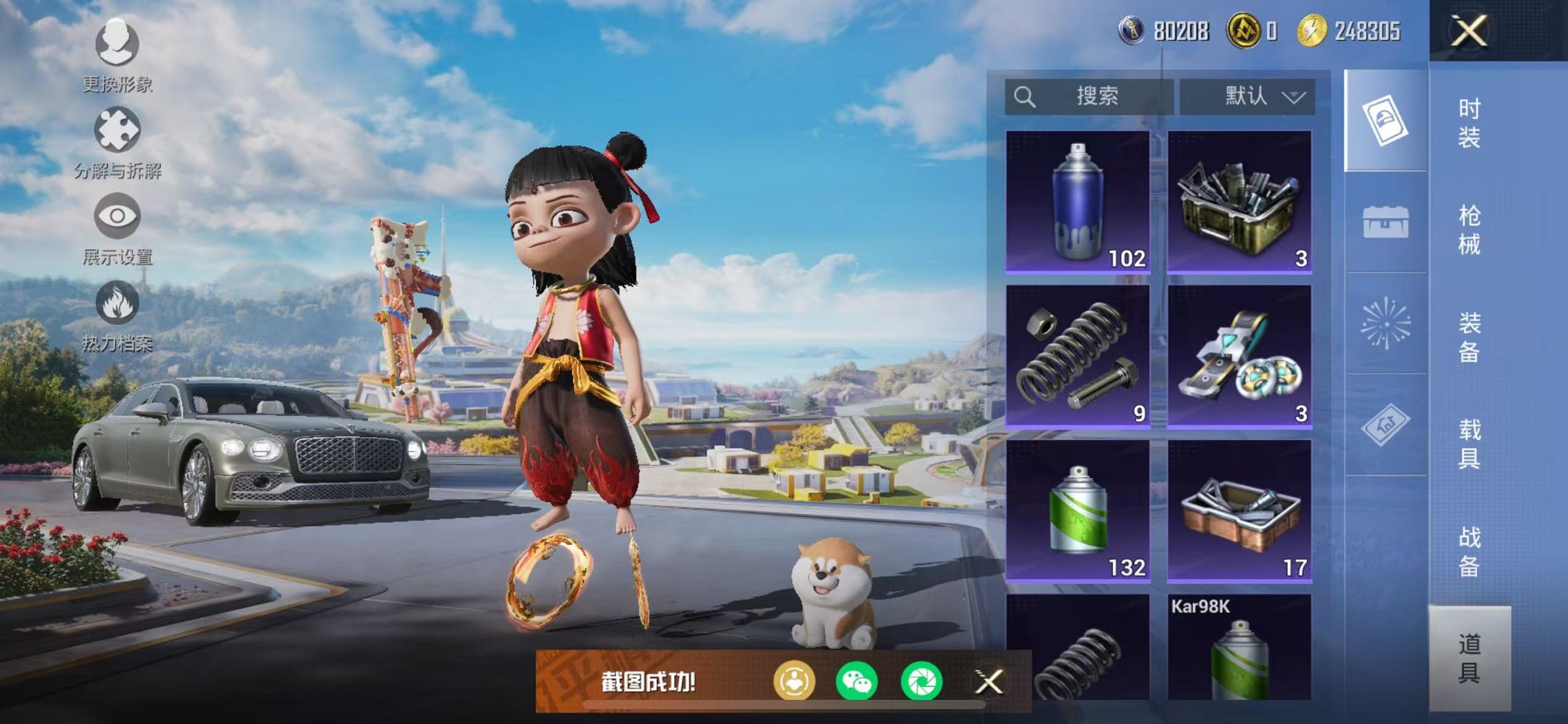Image resolution: width=1568 pixels, height=724 pixels.
Task: Switch to the 载具 vehicles tab
Action: 1469,444
